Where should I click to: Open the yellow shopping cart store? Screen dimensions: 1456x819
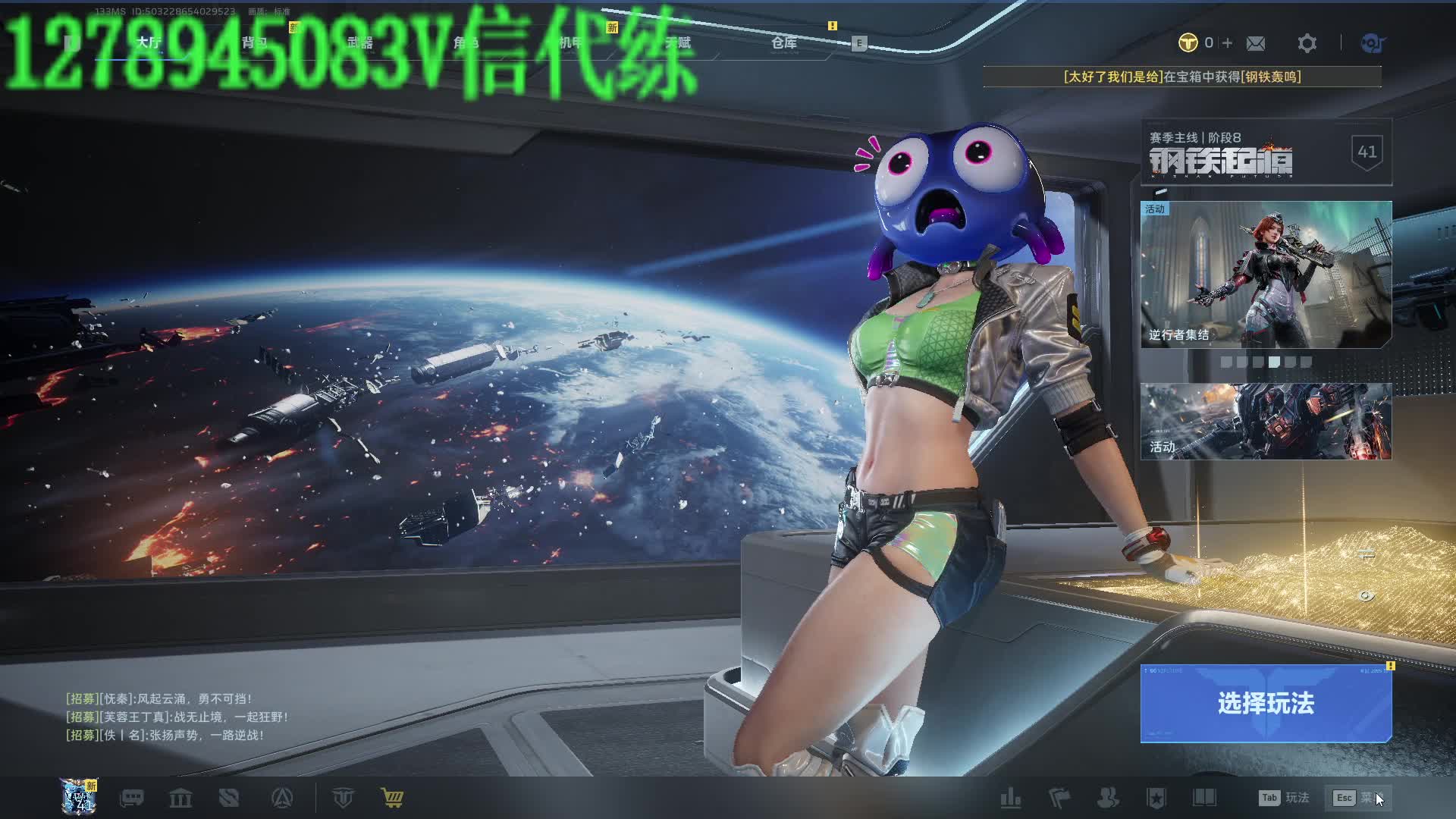click(392, 798)
